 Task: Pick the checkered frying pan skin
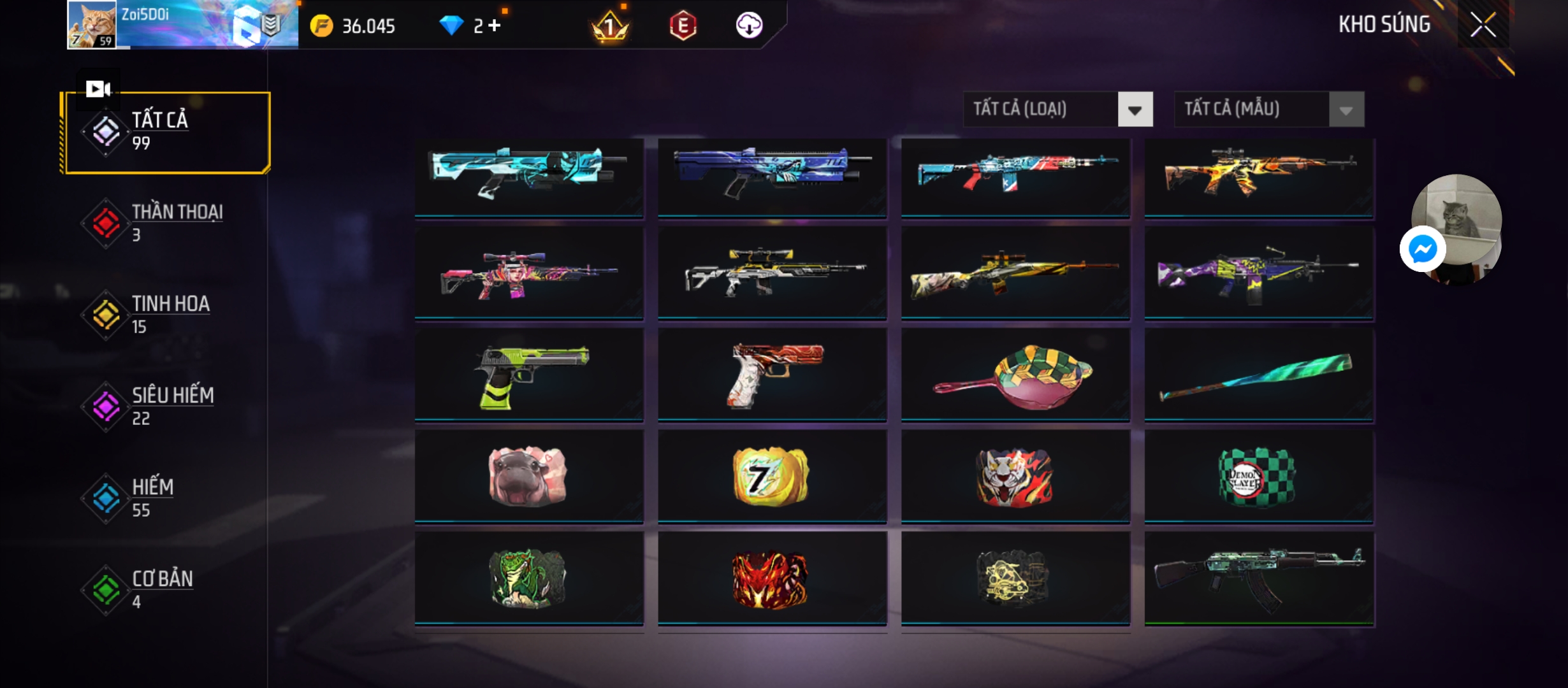tap(1015, 376)
